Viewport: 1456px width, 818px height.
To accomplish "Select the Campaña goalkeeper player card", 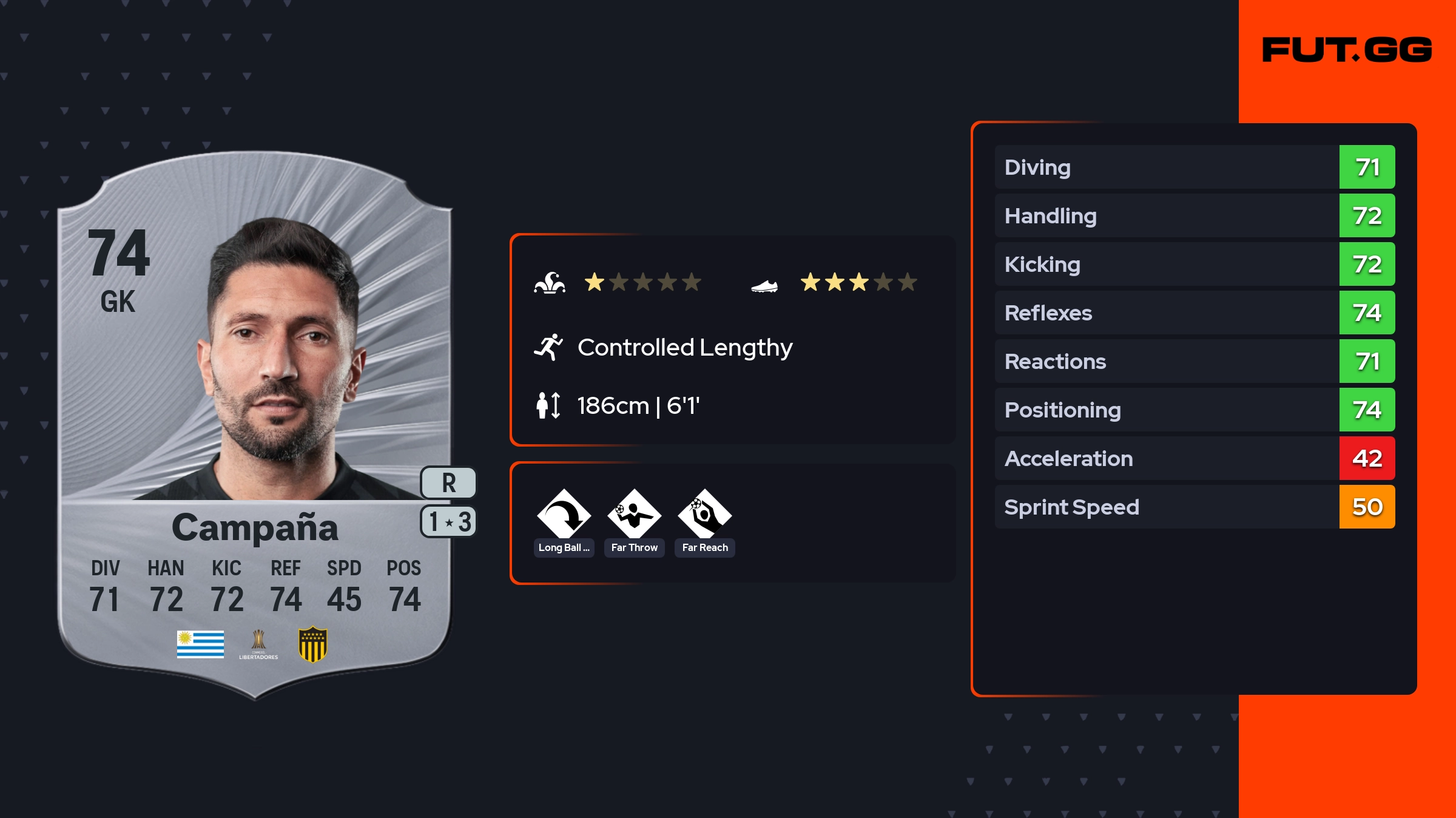I will pyautogui.click(x=255, y=425).
